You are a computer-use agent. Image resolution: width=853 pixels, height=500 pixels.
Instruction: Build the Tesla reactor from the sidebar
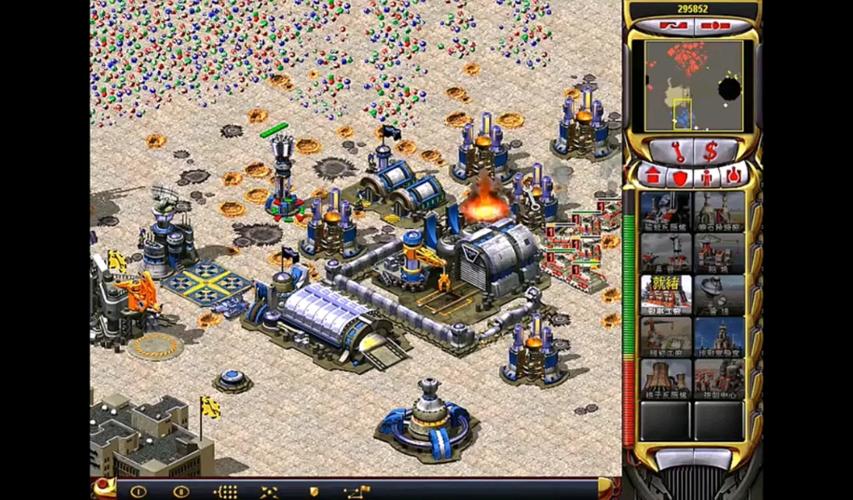click(666, 211)
